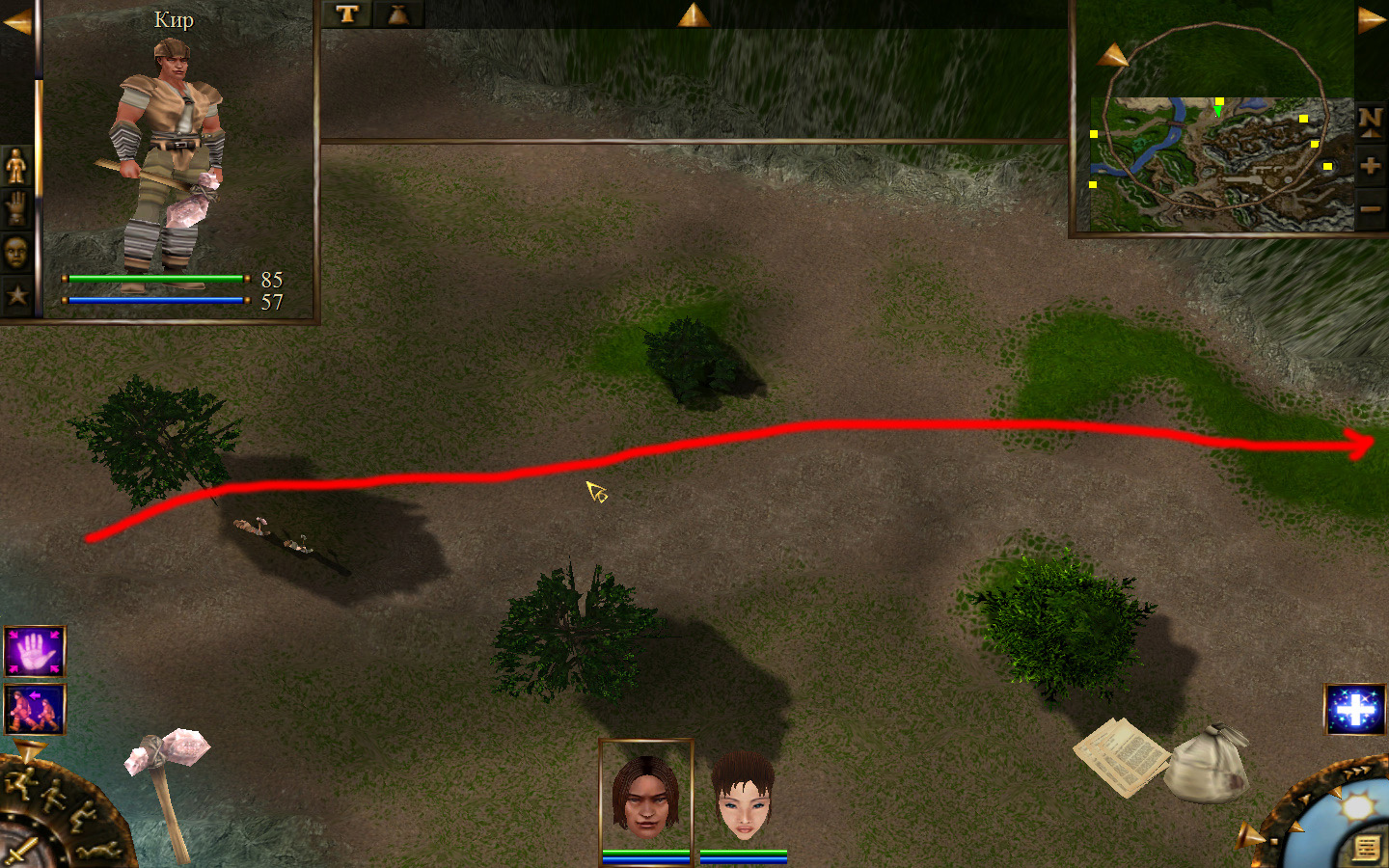Activate the purple open-hand ability icon
This screenshot has height=868, width=1389.
pos(35,652)
